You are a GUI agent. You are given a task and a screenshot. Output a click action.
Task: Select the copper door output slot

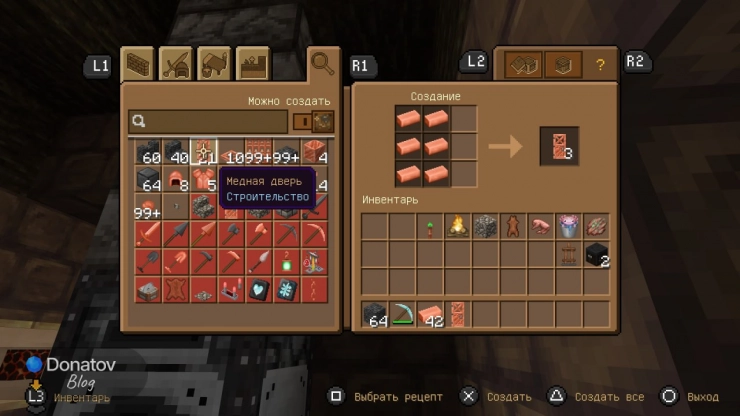[559, 146]
